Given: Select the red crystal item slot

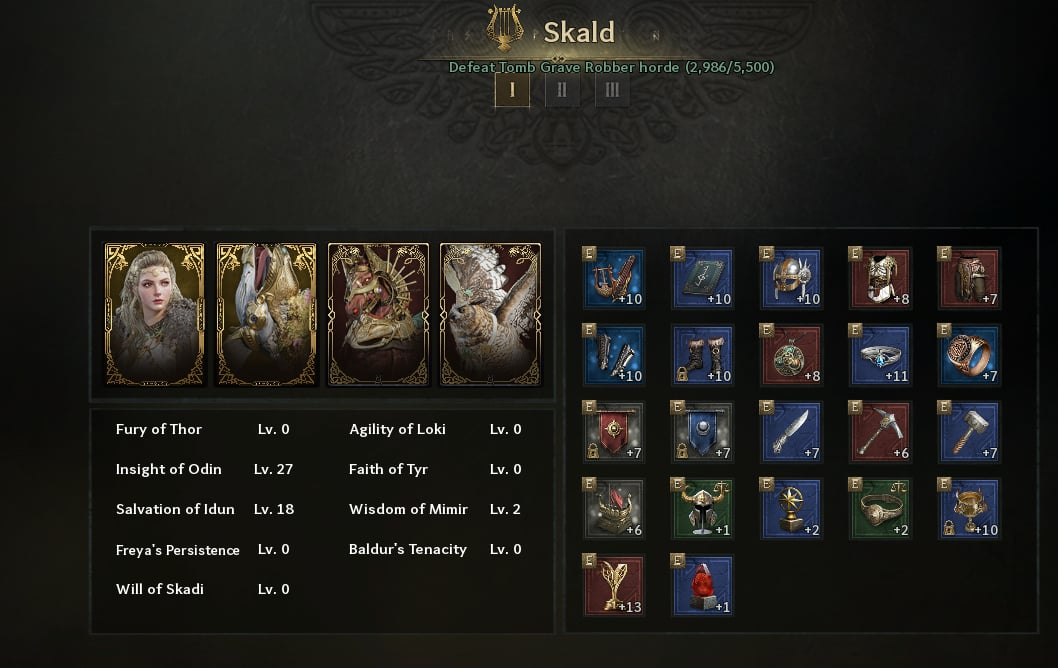Looking at the screenshot, I should 703,585.
